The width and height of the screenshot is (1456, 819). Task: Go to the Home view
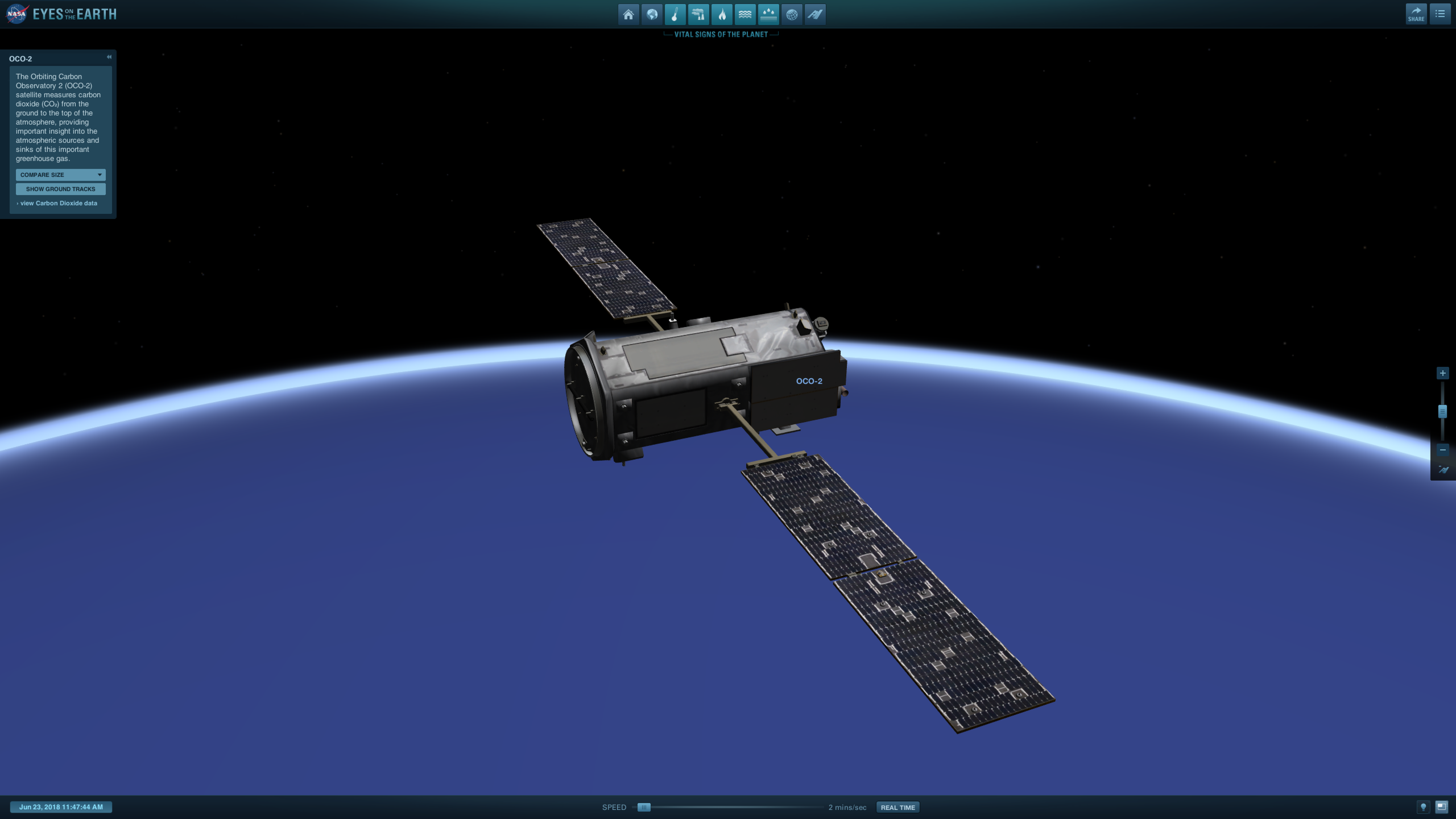point(628,15)
